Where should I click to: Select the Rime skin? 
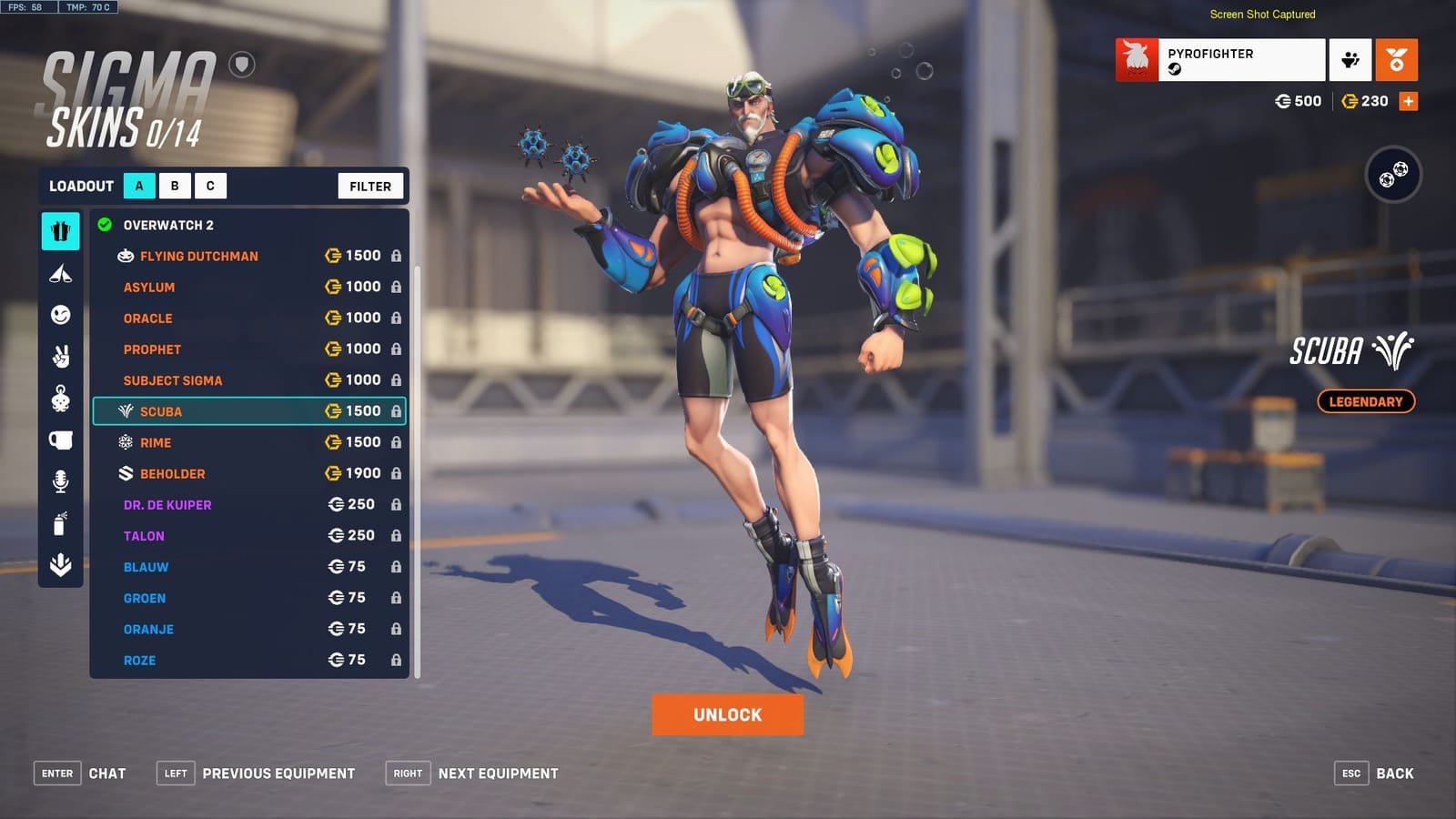157,442
